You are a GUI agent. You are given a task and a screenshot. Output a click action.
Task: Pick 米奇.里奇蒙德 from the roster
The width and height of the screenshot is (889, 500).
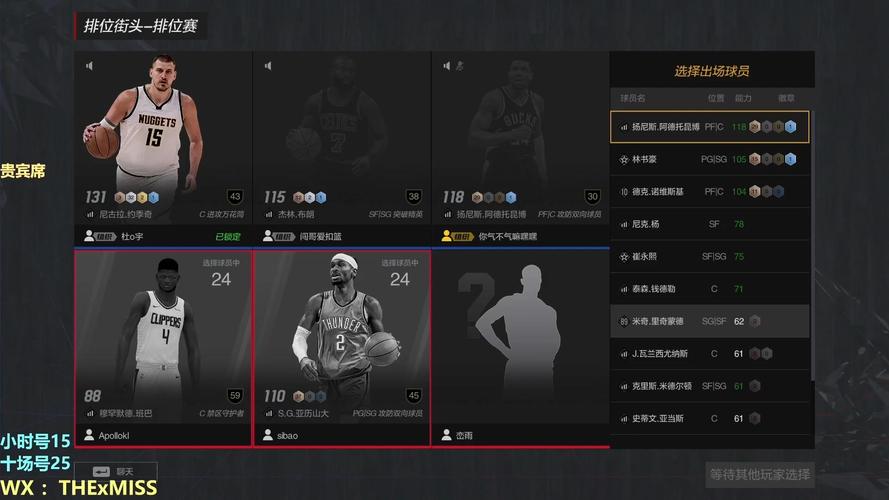(x=709, y=321)
